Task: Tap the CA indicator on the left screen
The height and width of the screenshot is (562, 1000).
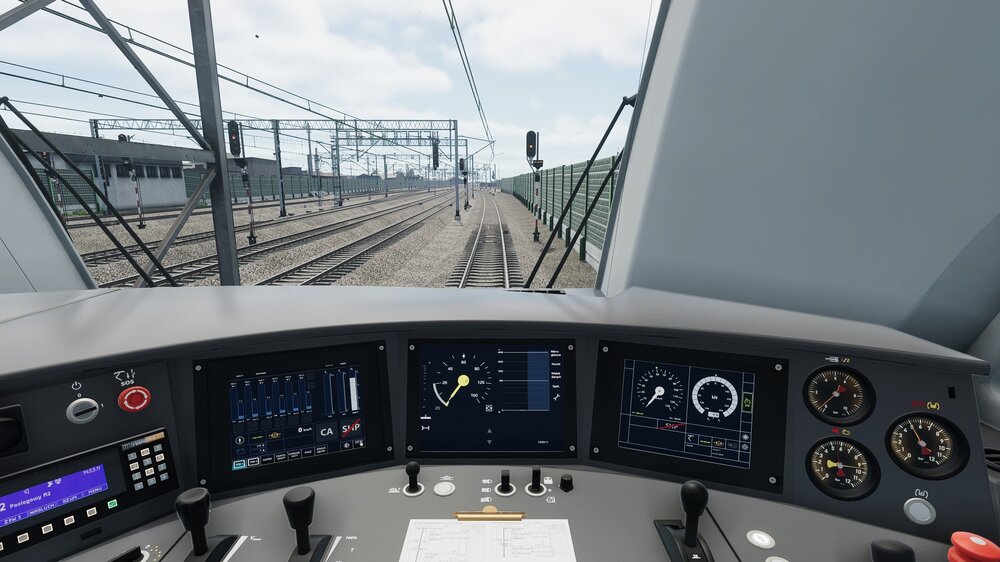Action: tap(327, 432)
